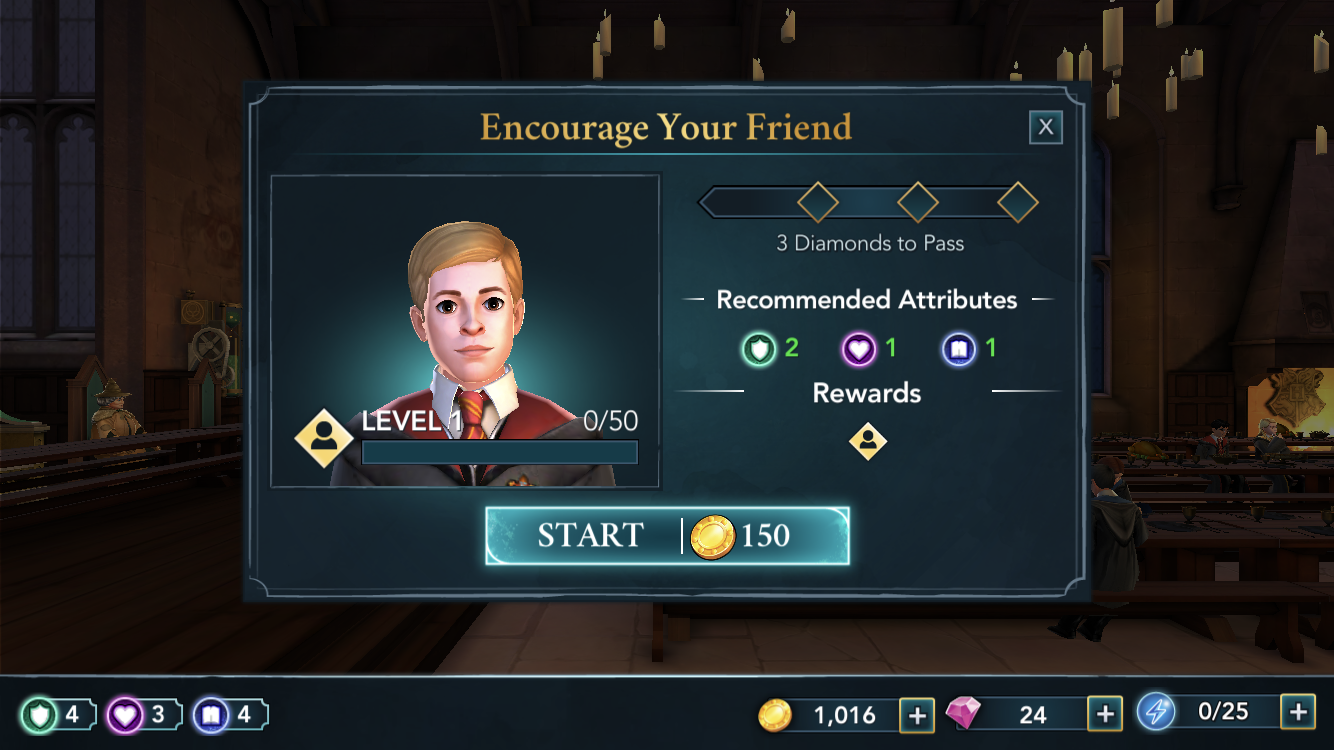The height and width of the screenshot is (750, 1334).
Task: Select the blue book Knowledge attribute in bottom bar
Action: tap(210, 715)
